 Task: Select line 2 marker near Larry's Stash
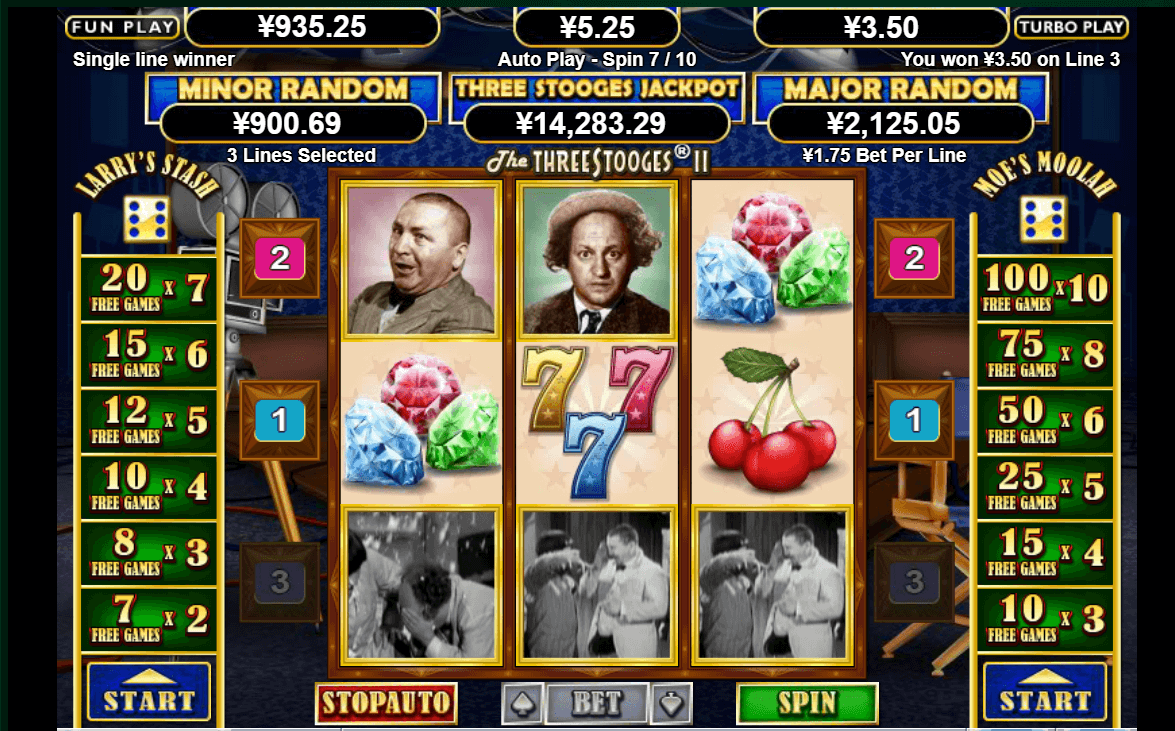(x=280, y=259)
